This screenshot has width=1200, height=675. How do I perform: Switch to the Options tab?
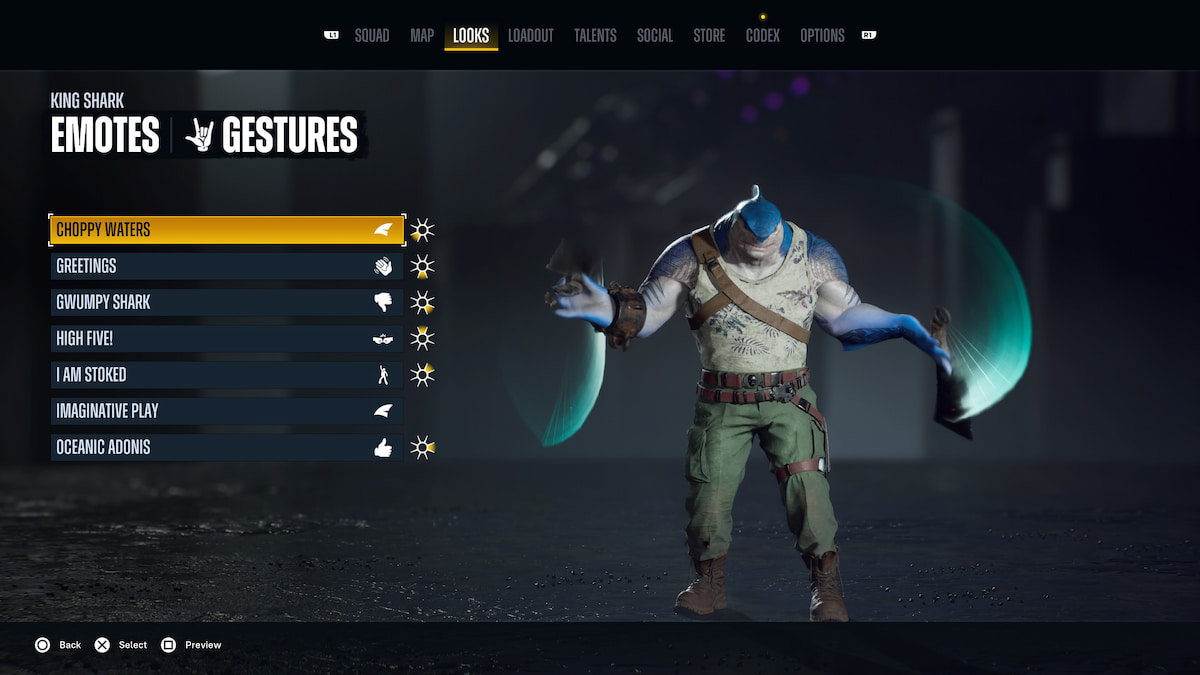pyautogui.click(x=822, y=36)
